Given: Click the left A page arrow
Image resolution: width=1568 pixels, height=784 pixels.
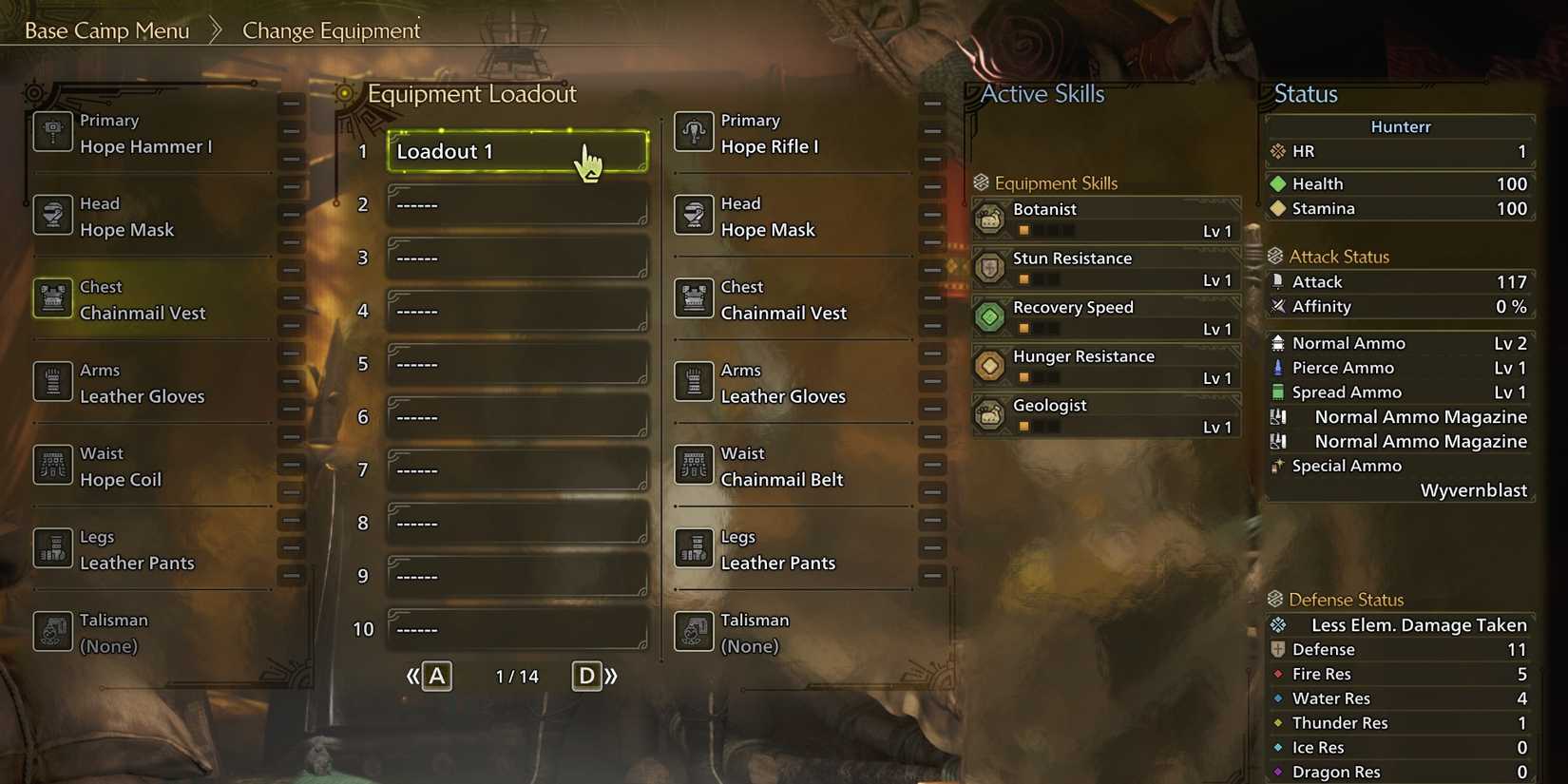Looking at the screenshot, I should [434, 676].
